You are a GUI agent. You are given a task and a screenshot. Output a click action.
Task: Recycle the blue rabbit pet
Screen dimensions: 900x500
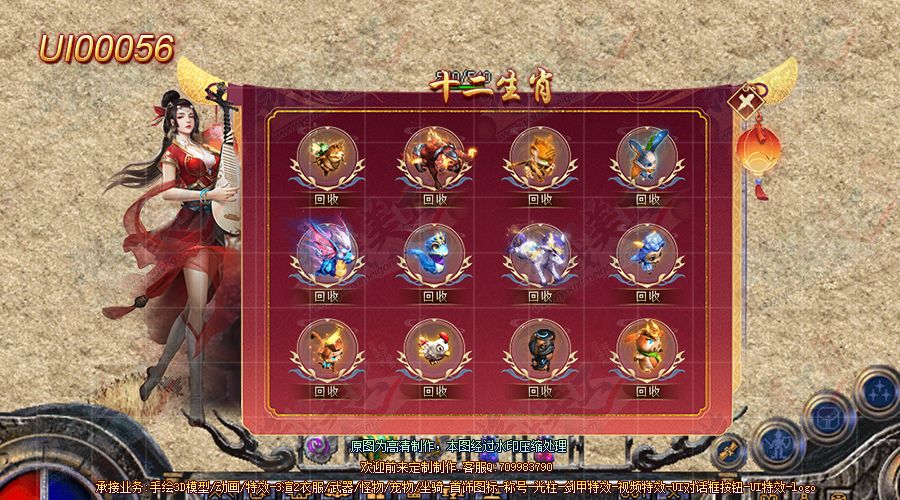coord(647,199)
